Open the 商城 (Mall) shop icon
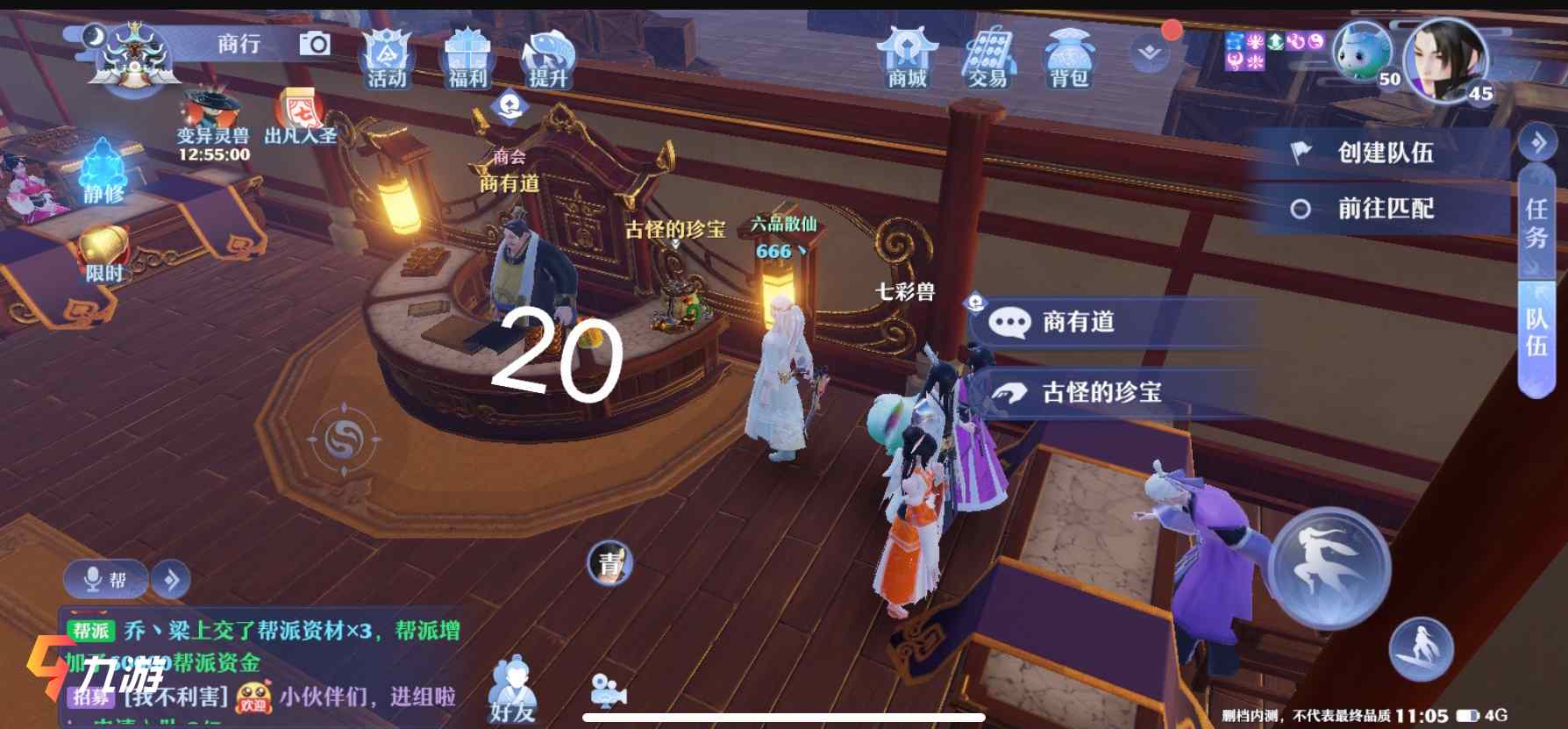1568x729 pixels. click(909, 57)
